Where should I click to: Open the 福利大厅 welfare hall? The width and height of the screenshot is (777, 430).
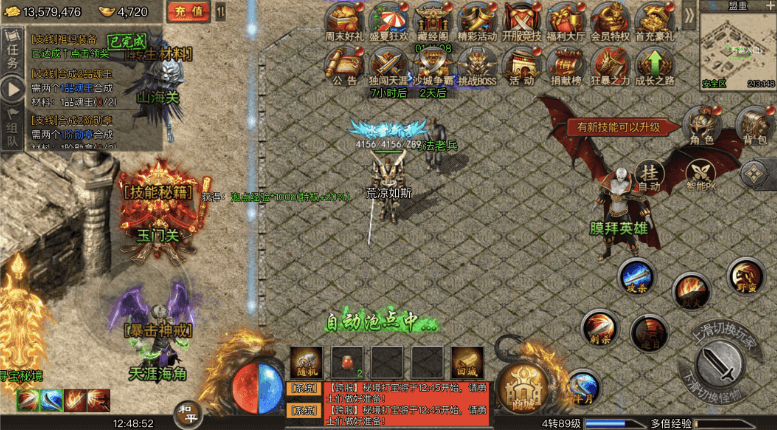pyautogui.click(x=566, y=22)
